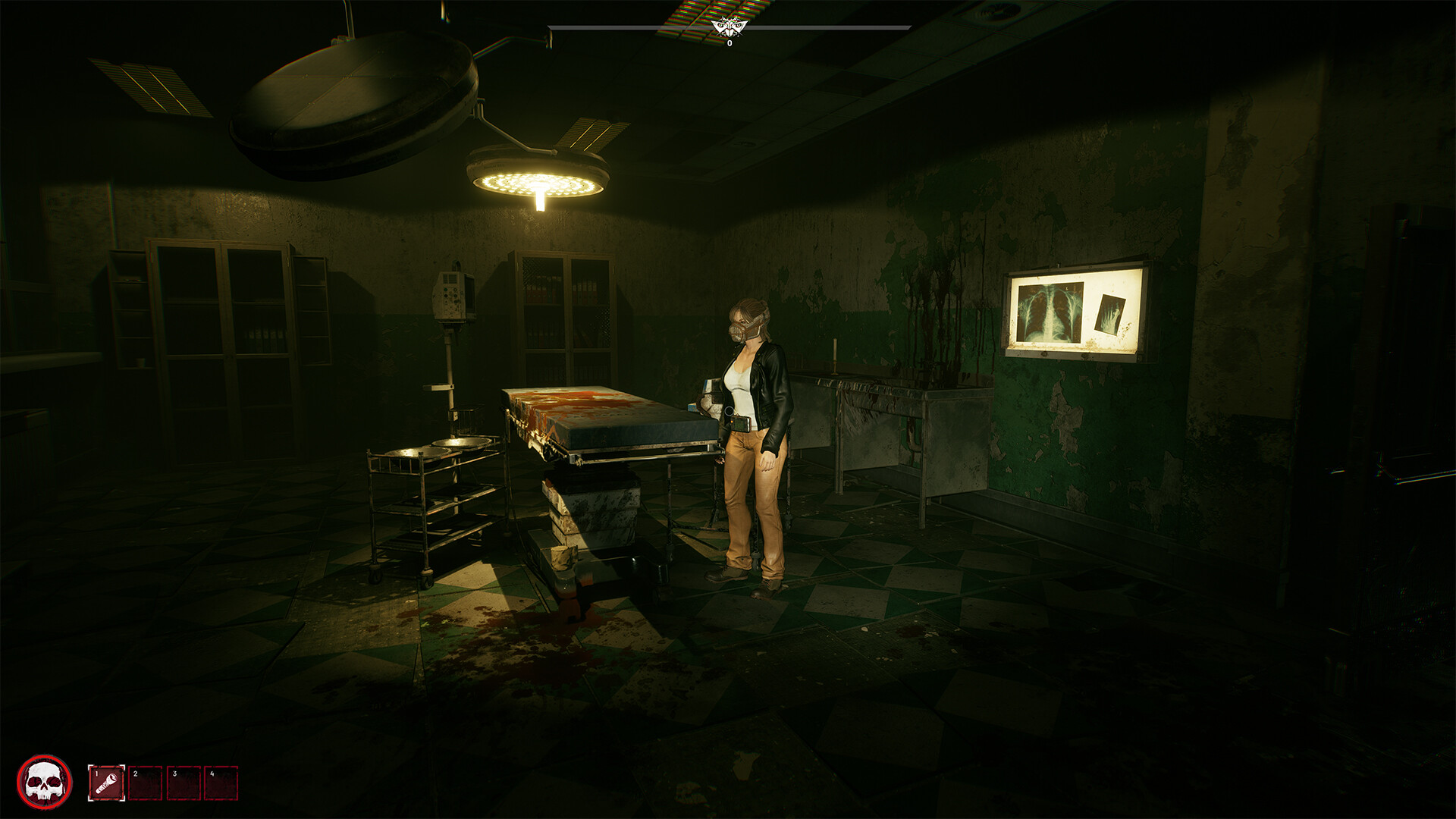Click the moth counter showing 0
The height and width of the screenshot is (819, 1456).
(x=729, y=43)
